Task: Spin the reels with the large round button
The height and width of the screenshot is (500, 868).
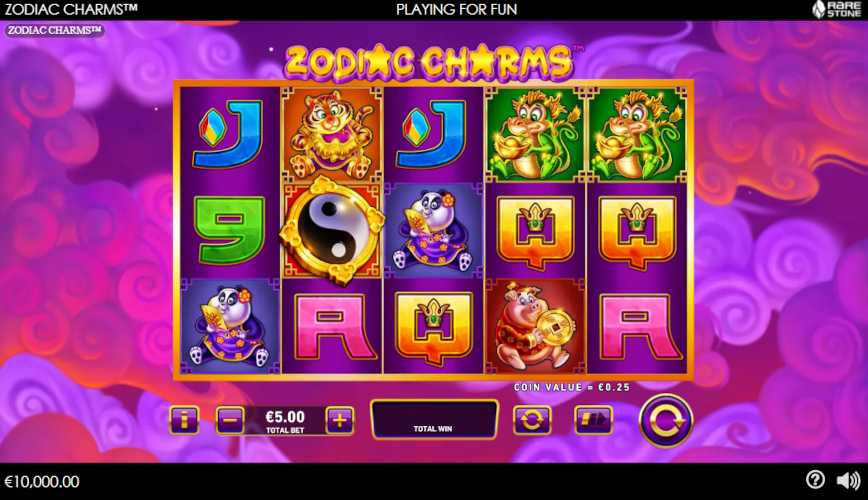Action: tap(665, 420)
